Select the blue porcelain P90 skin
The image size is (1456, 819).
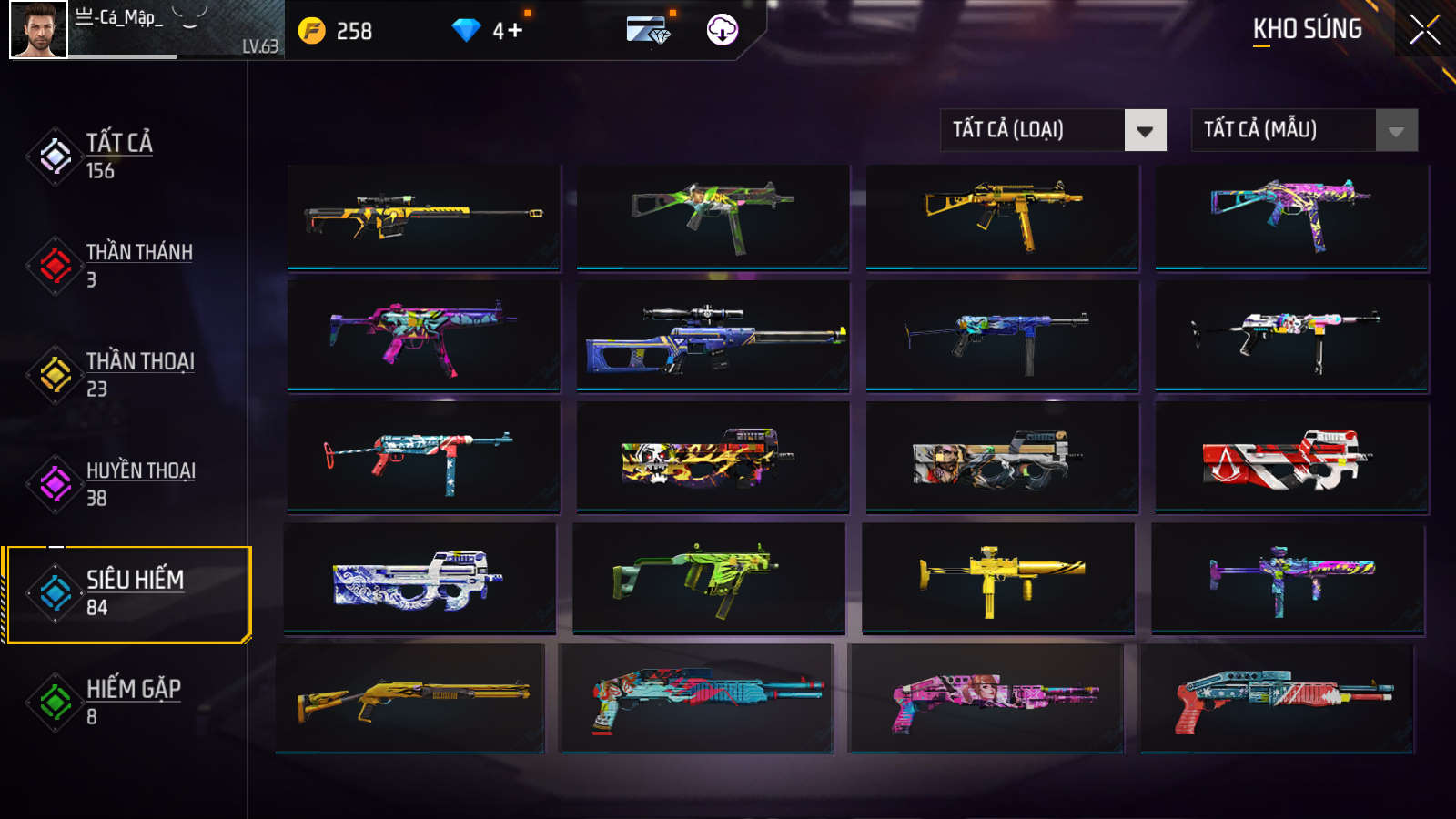pos(420,577)
